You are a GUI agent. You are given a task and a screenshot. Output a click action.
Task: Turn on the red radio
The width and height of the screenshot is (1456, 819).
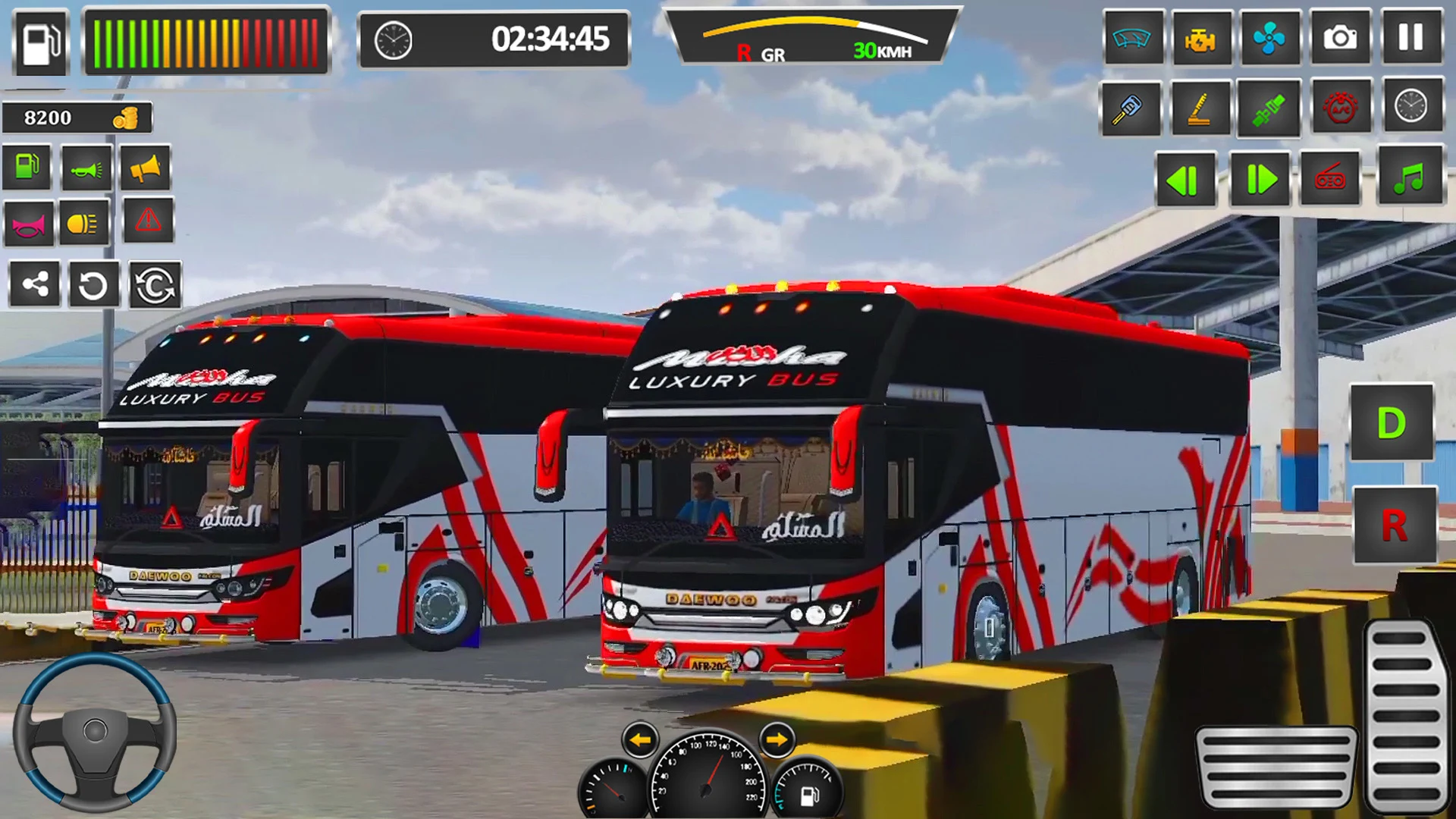pyautogui.click(x=1331, y=180)
